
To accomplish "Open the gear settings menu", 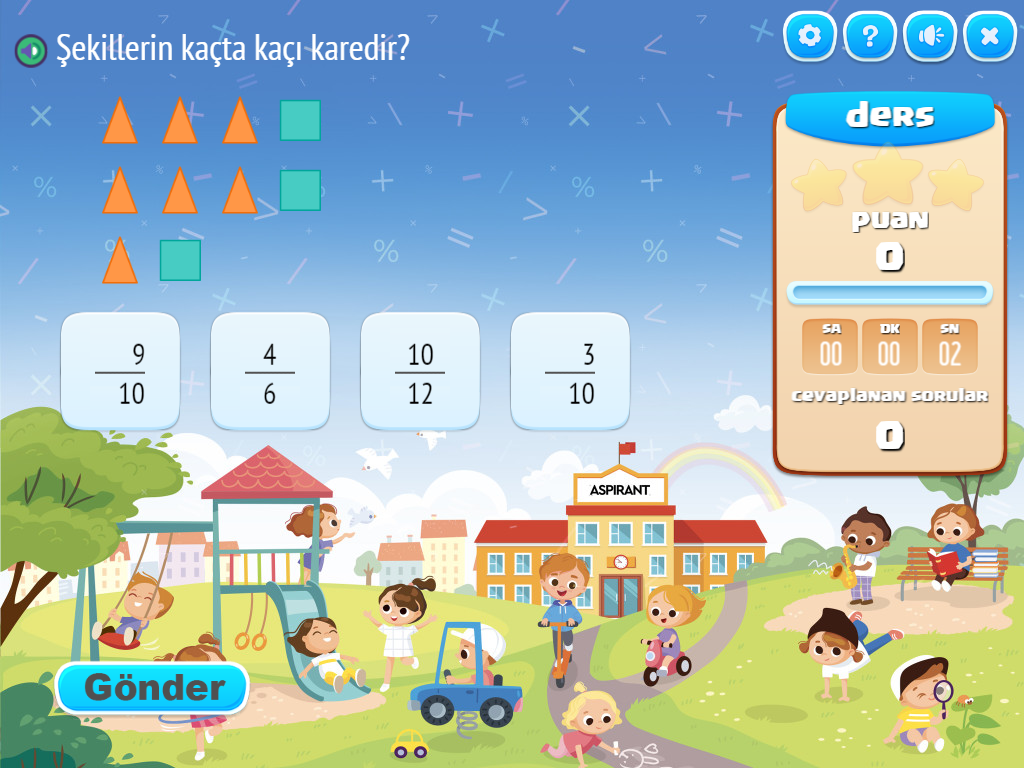I will coord(810,37).
